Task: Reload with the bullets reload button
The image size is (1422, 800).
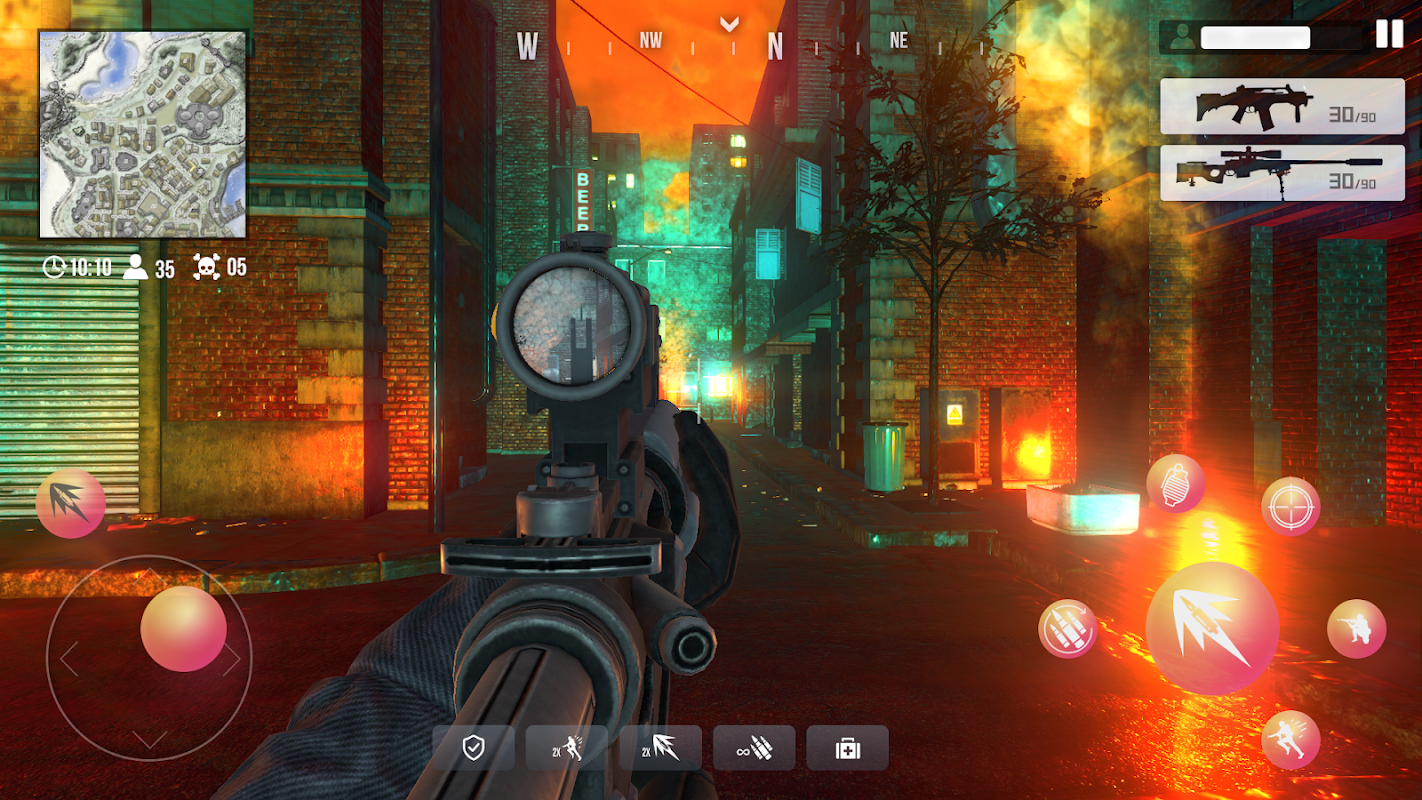Action: pos(1068,629)
